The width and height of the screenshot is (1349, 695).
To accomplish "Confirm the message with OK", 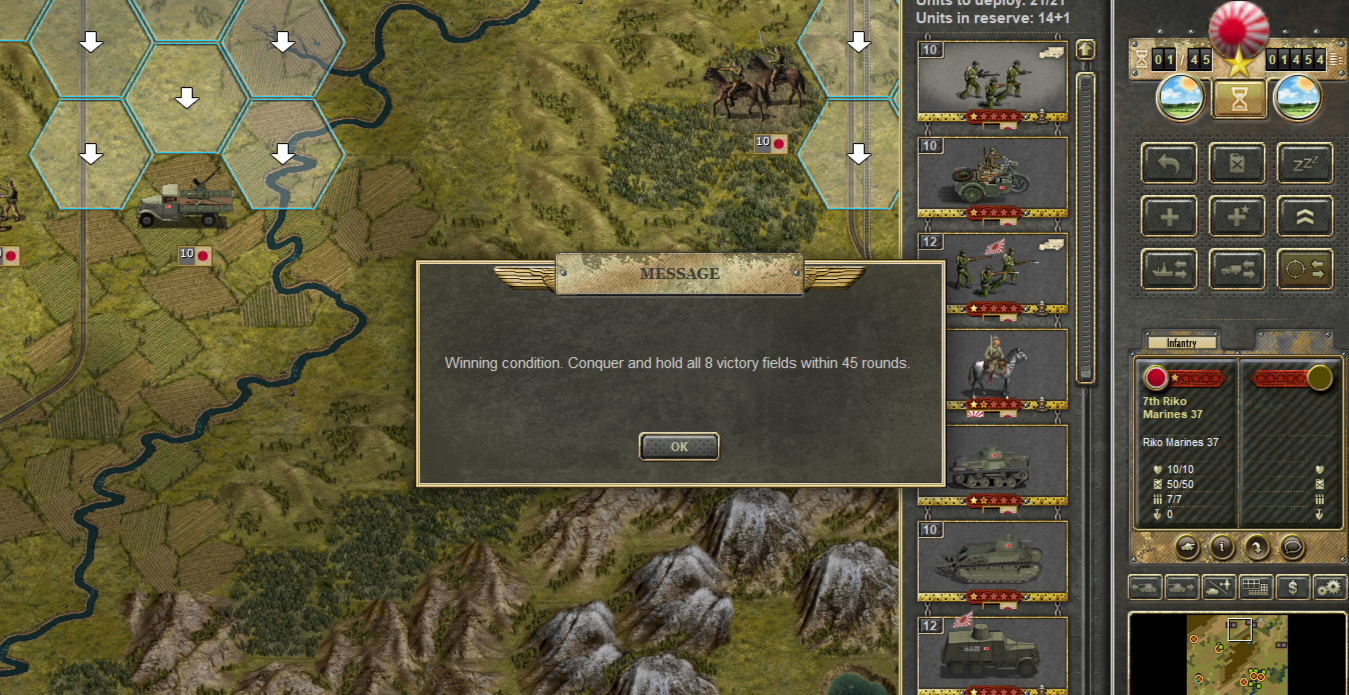I will pyautogui.click(x=679, y=447).
